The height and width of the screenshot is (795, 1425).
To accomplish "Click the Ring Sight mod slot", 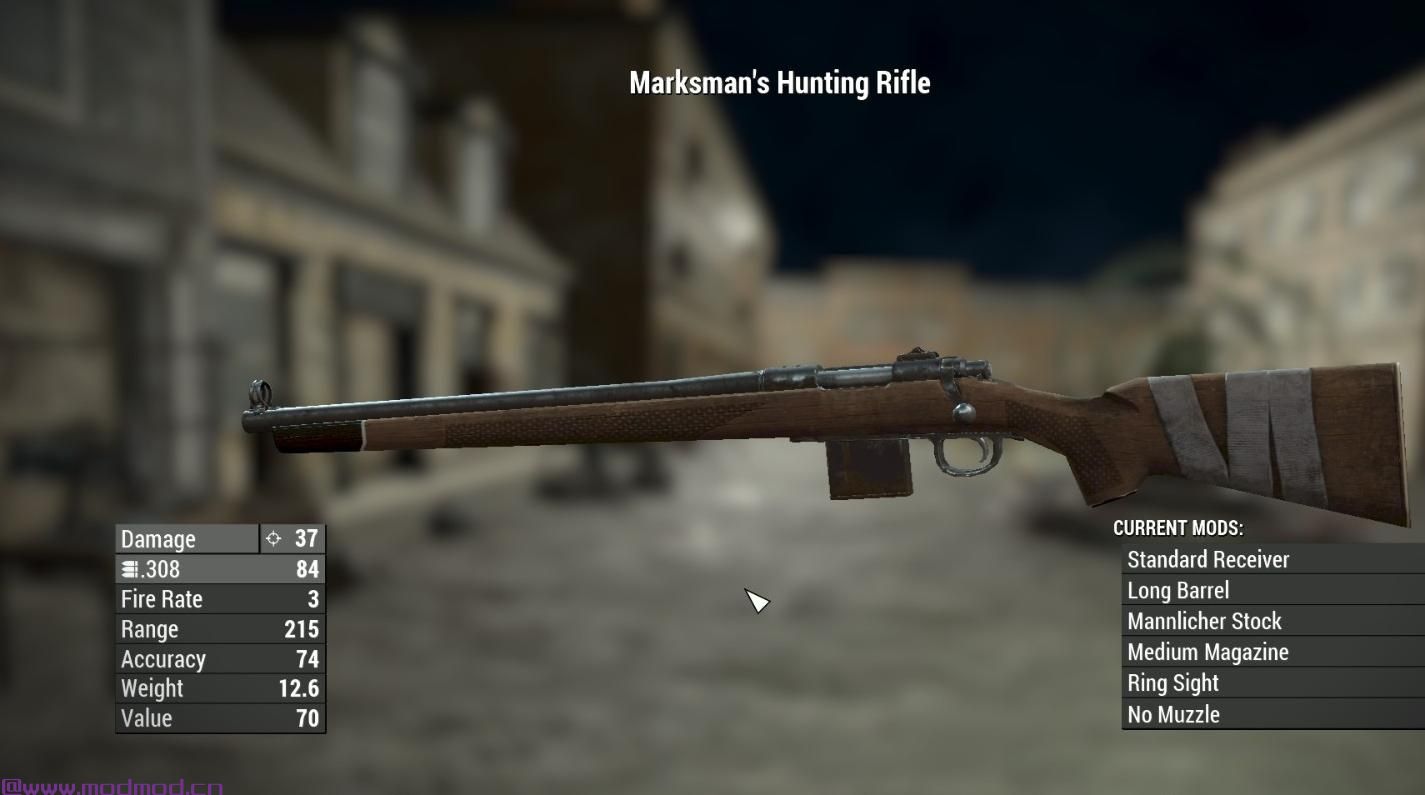I will (1173, 684).
